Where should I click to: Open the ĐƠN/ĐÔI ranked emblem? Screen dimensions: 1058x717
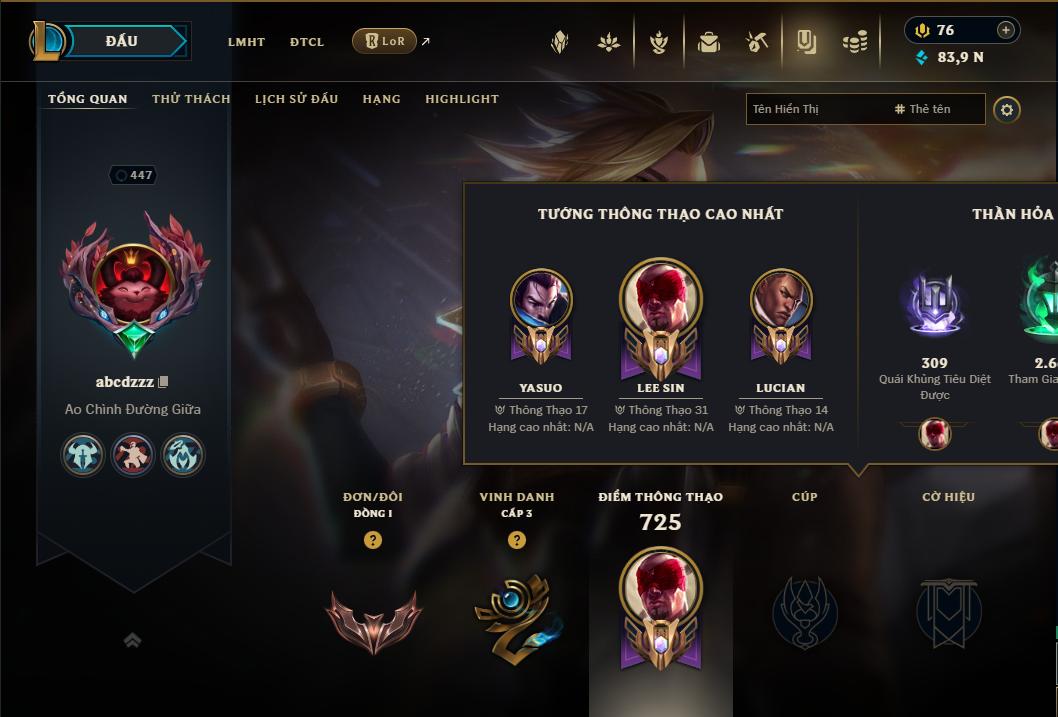(x=373, y=620)
